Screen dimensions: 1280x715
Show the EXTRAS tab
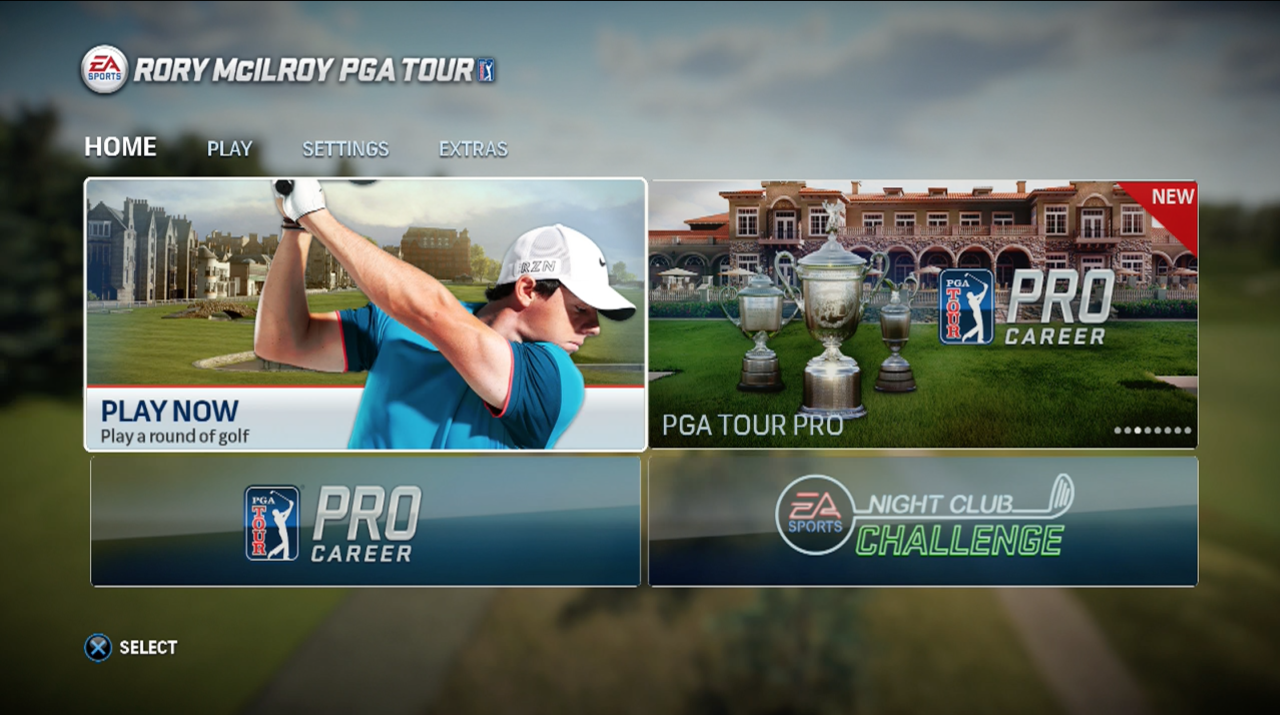coord(473,149)
